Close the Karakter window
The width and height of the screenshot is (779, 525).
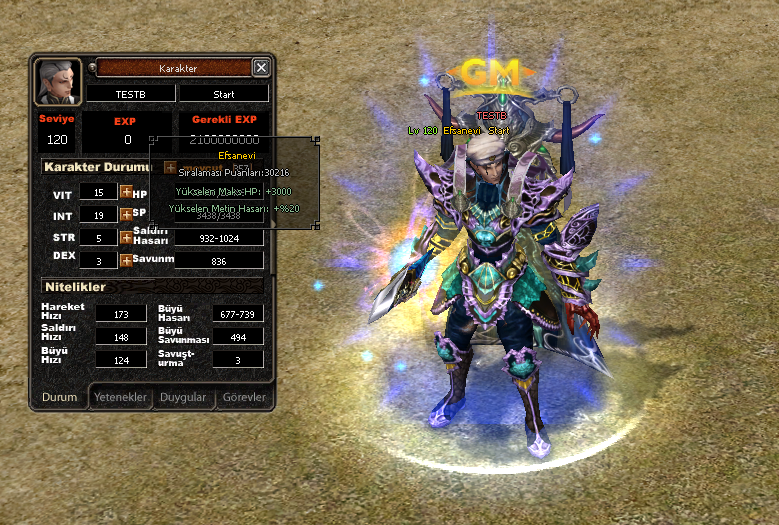pos(261,67)
